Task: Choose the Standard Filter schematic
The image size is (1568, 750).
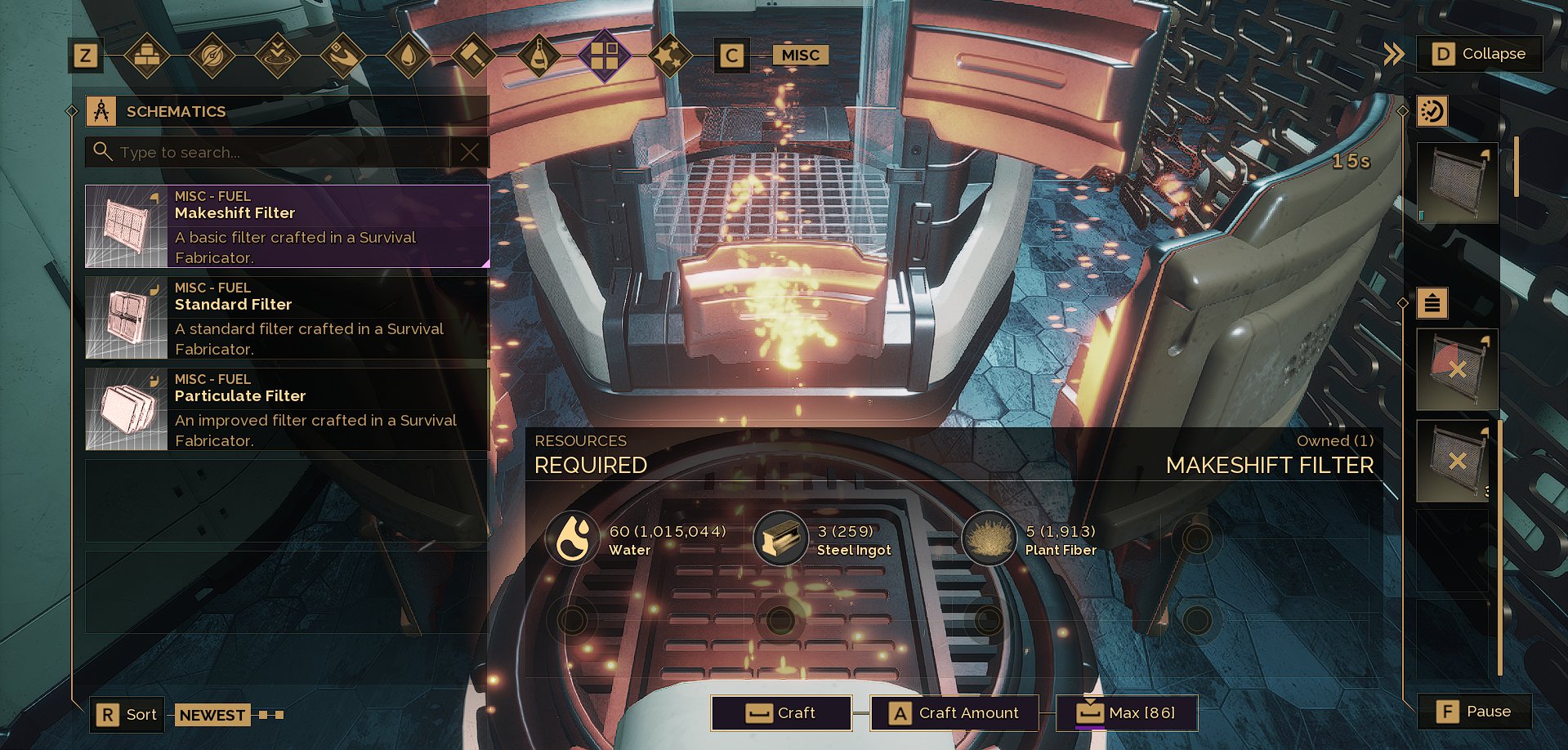Action: 287,318
